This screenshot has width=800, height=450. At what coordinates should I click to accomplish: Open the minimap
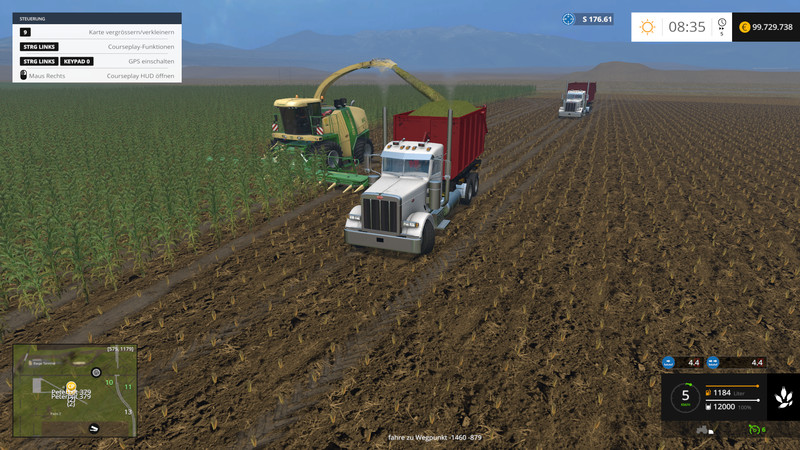(x=74, y=391)
